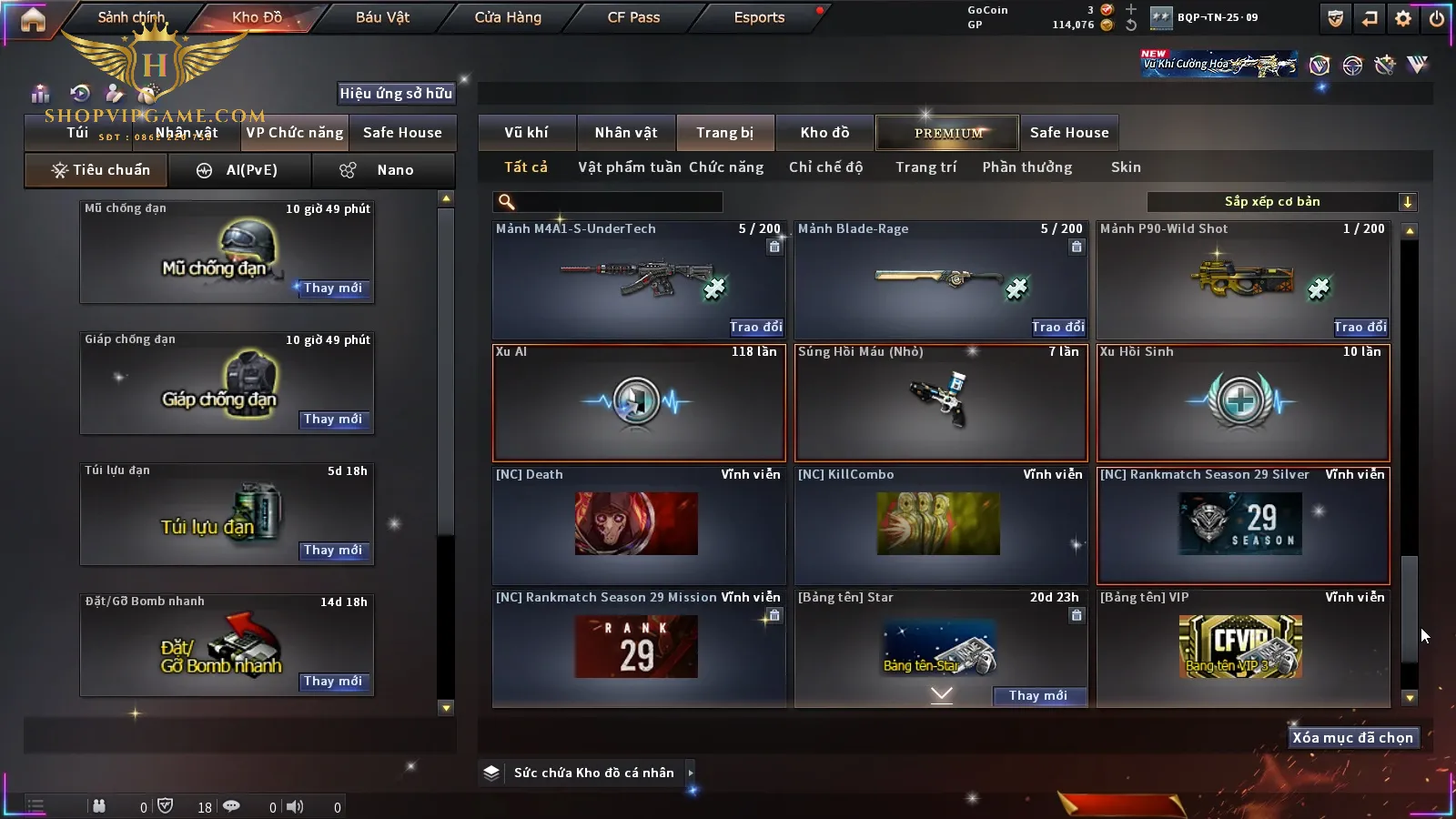
Task: Switch to the Vũ khí tab
Action: click(526, 133)
